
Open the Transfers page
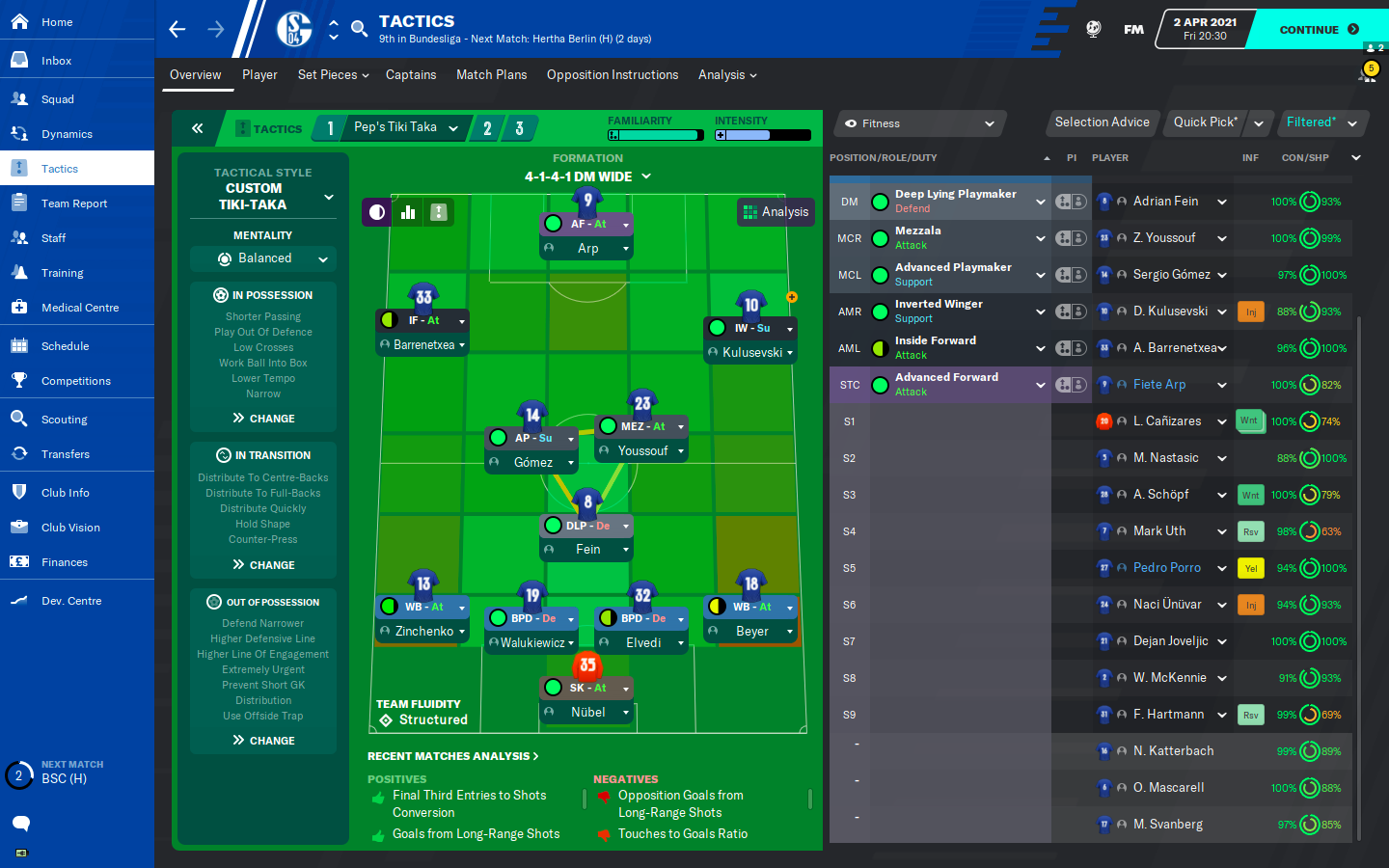(x=65, y=454)
